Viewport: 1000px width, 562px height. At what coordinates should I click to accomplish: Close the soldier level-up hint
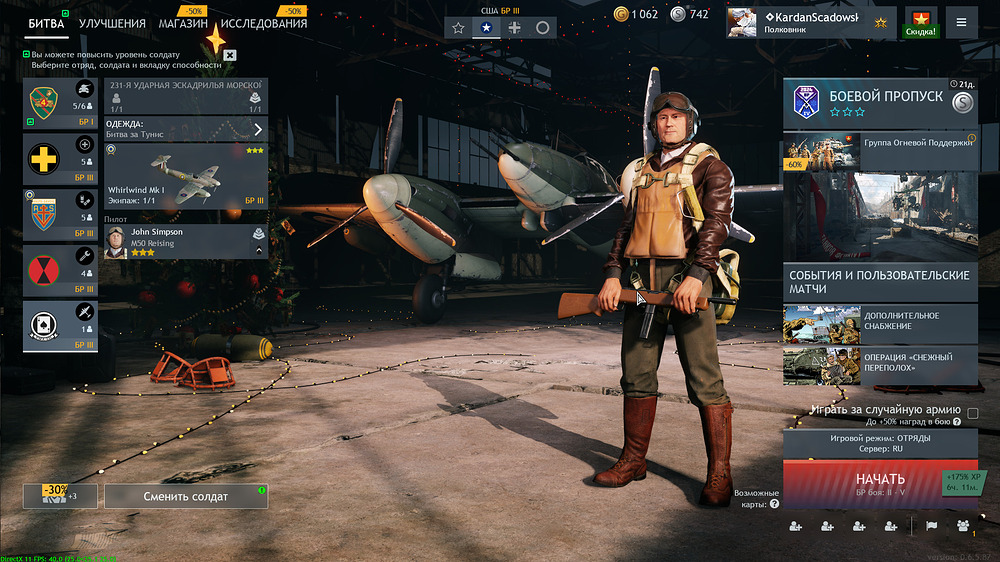pos(230,55)
